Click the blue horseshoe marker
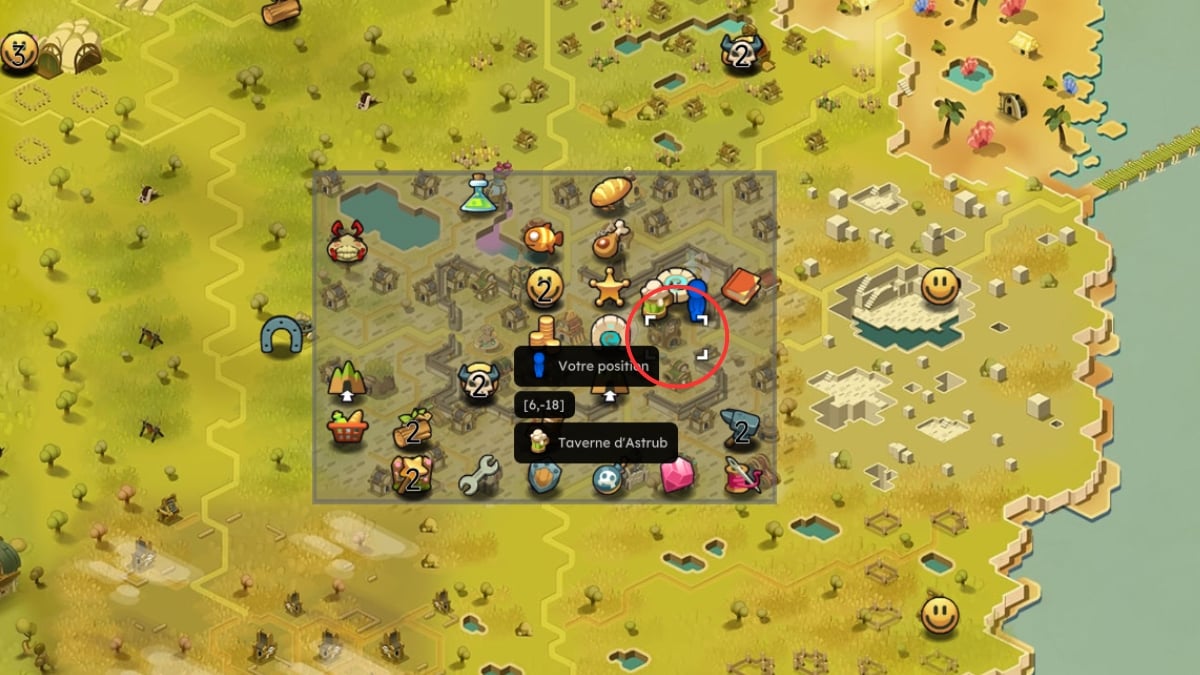The image size is (1200, 675). click(x=281, y=335)
